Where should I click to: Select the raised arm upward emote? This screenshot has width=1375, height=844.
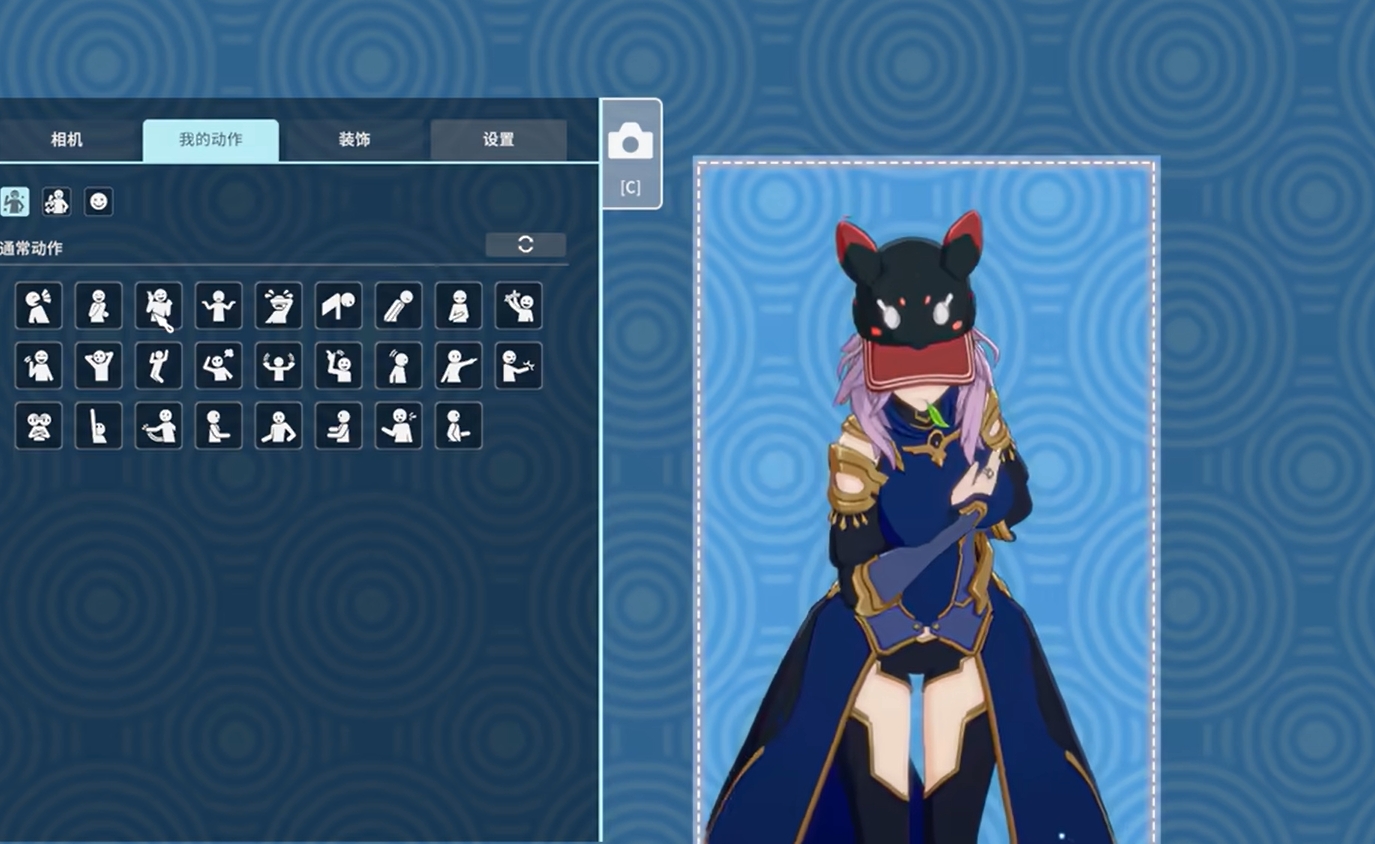(99, 426)
